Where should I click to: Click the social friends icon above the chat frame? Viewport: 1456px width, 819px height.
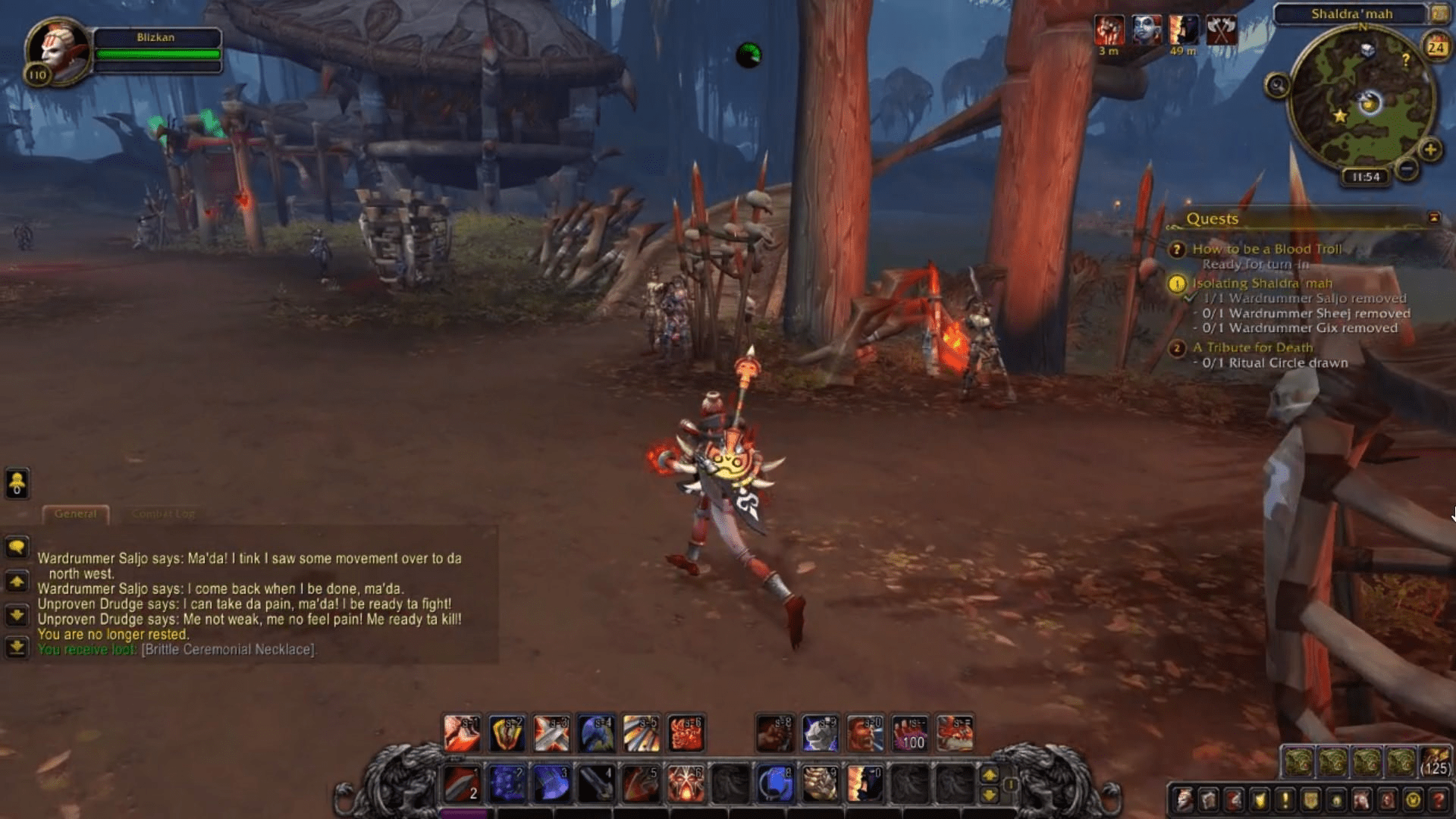tap(17, 484)
